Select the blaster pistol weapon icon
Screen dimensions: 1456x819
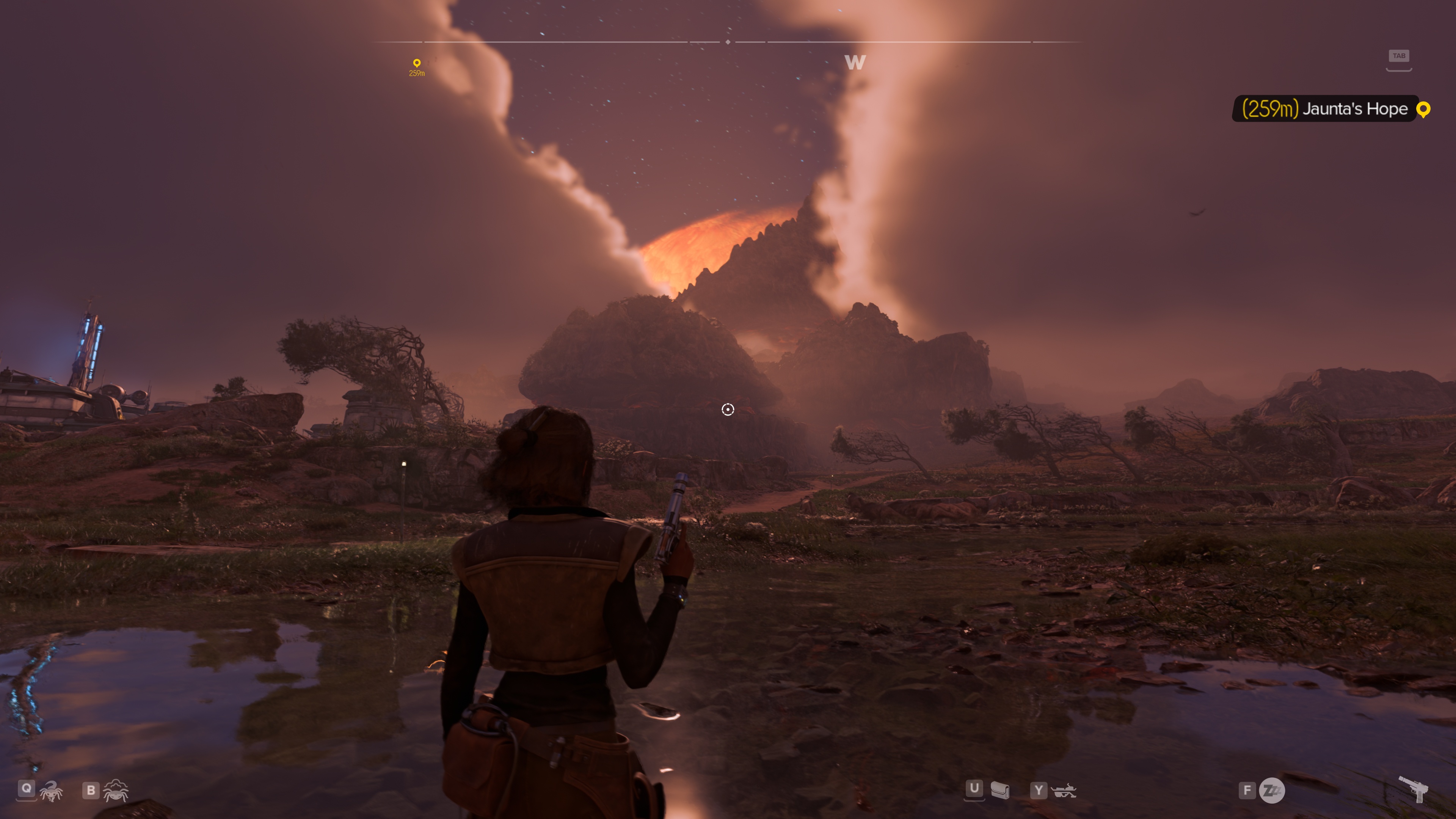pos(1414,788)
